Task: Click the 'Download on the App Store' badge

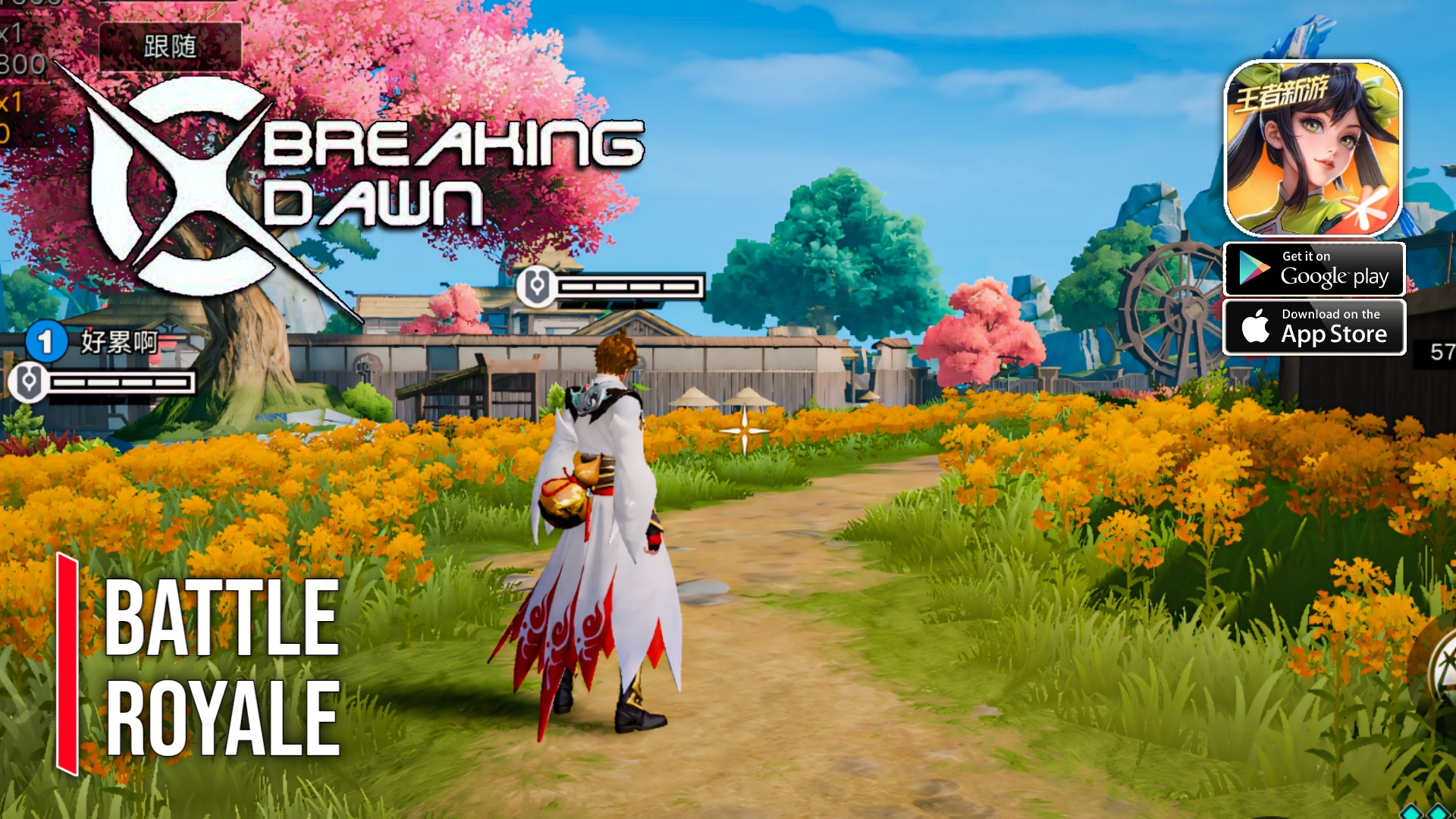Action: 1314,326
